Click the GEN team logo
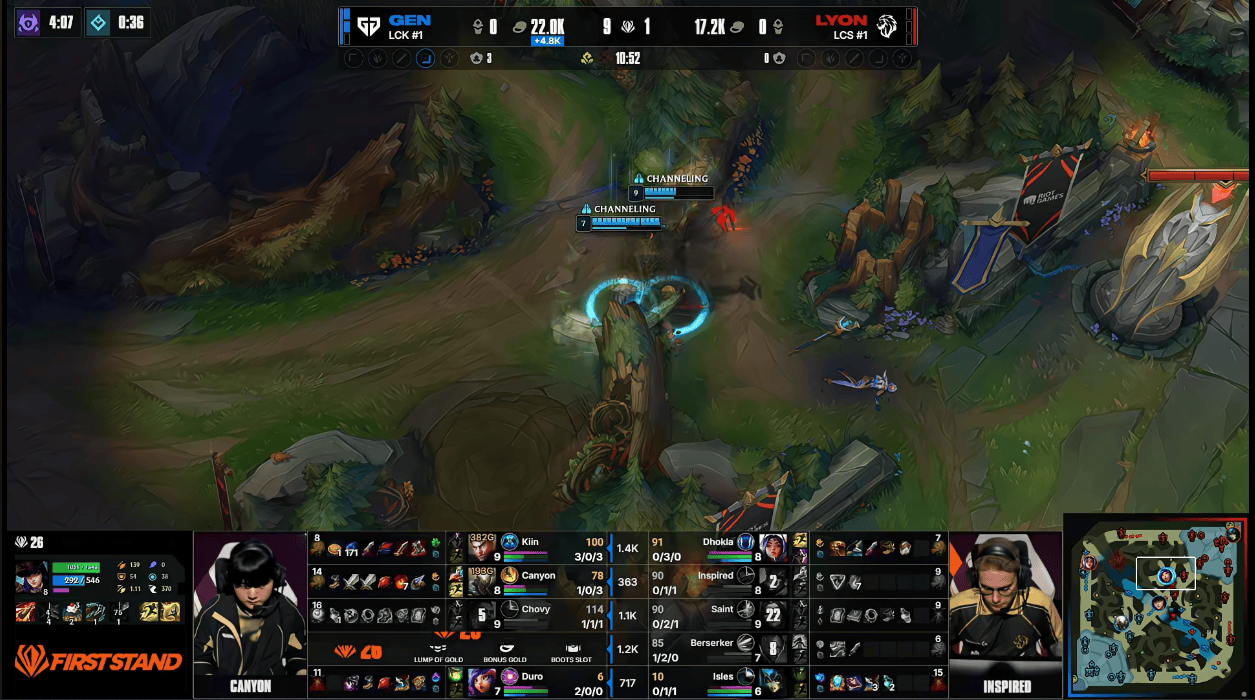The image size is (1255, 700). [x=368, y=26]
